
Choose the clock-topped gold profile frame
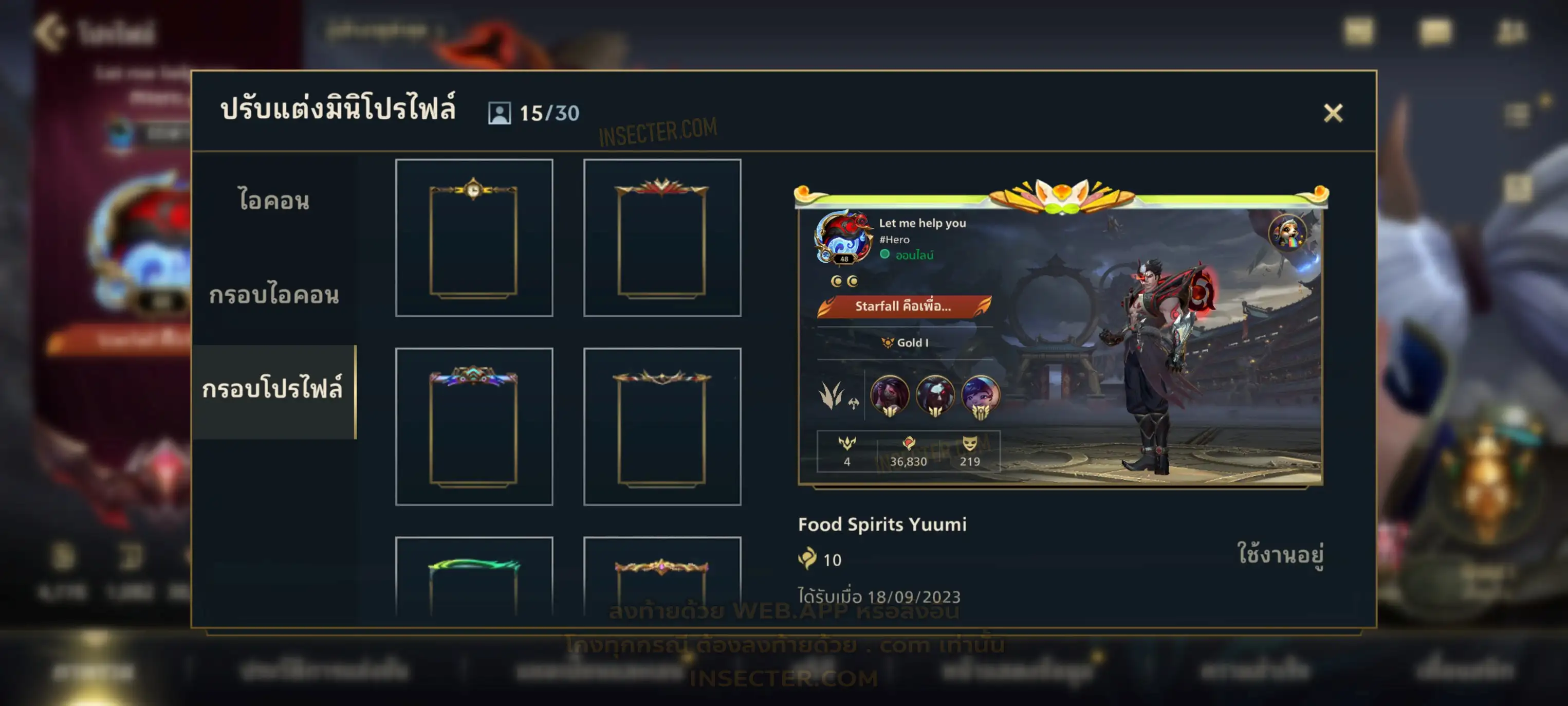click(x=473, y=238)
